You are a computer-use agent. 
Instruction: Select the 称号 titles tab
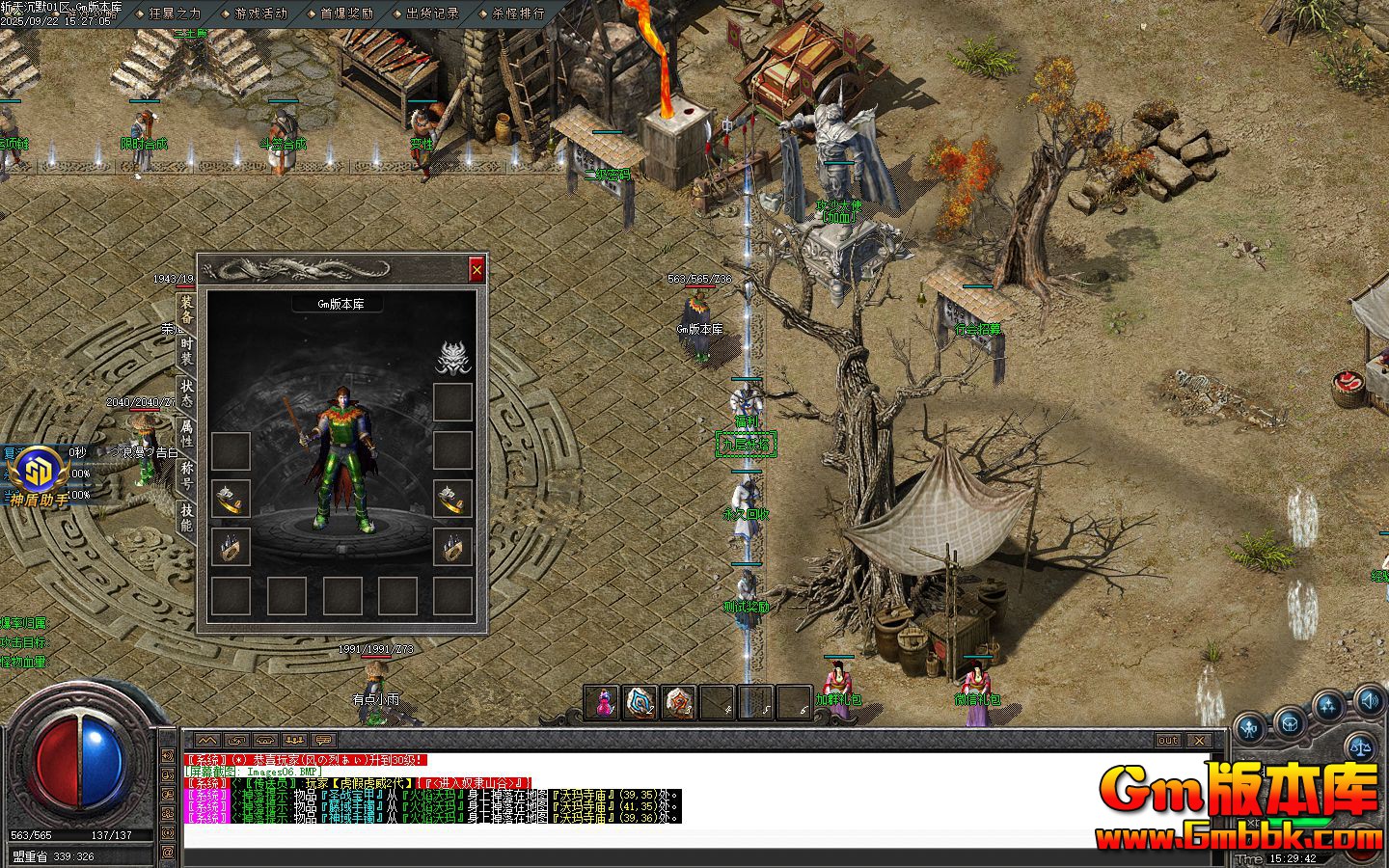tap(186, 475)
